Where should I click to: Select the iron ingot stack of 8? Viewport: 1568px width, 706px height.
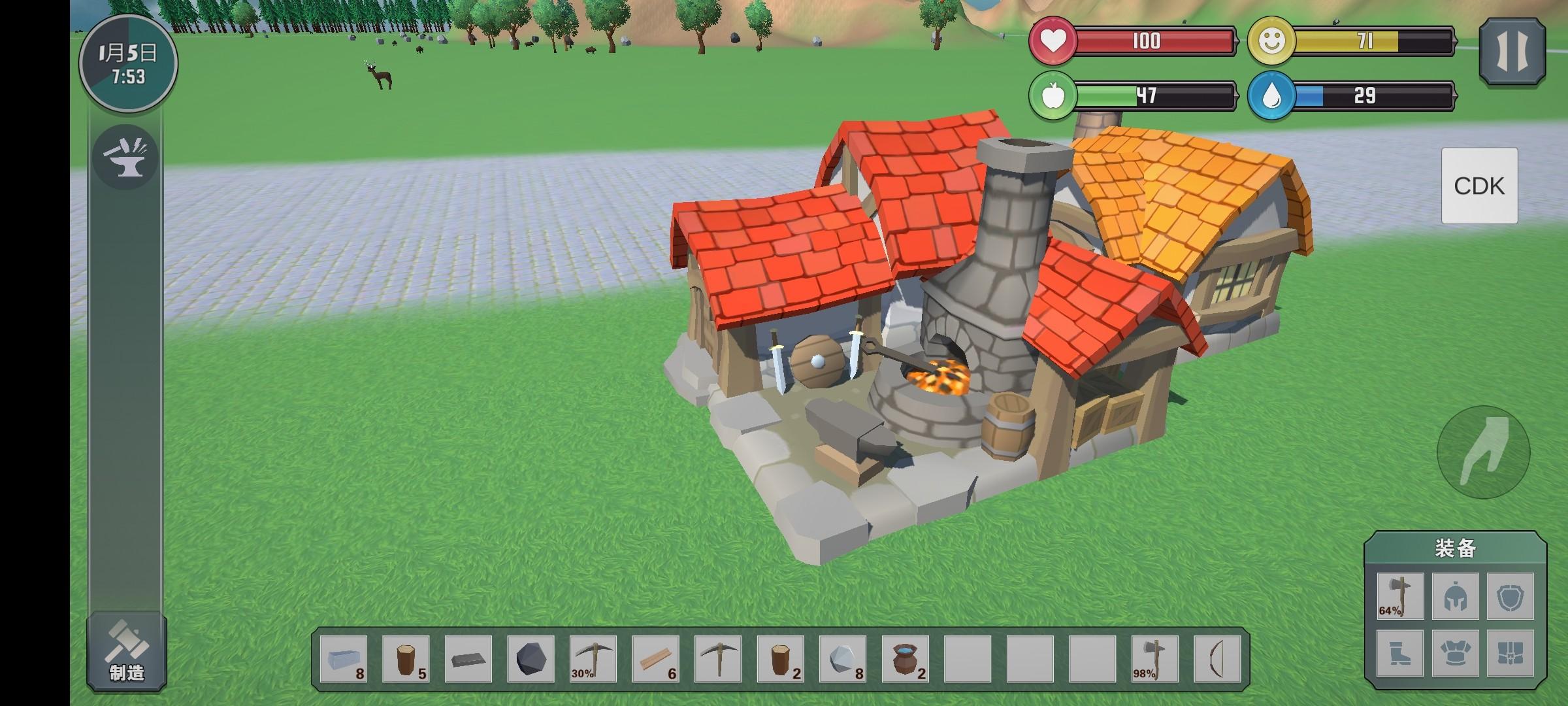pyautogui.click(x=344, y=659)
